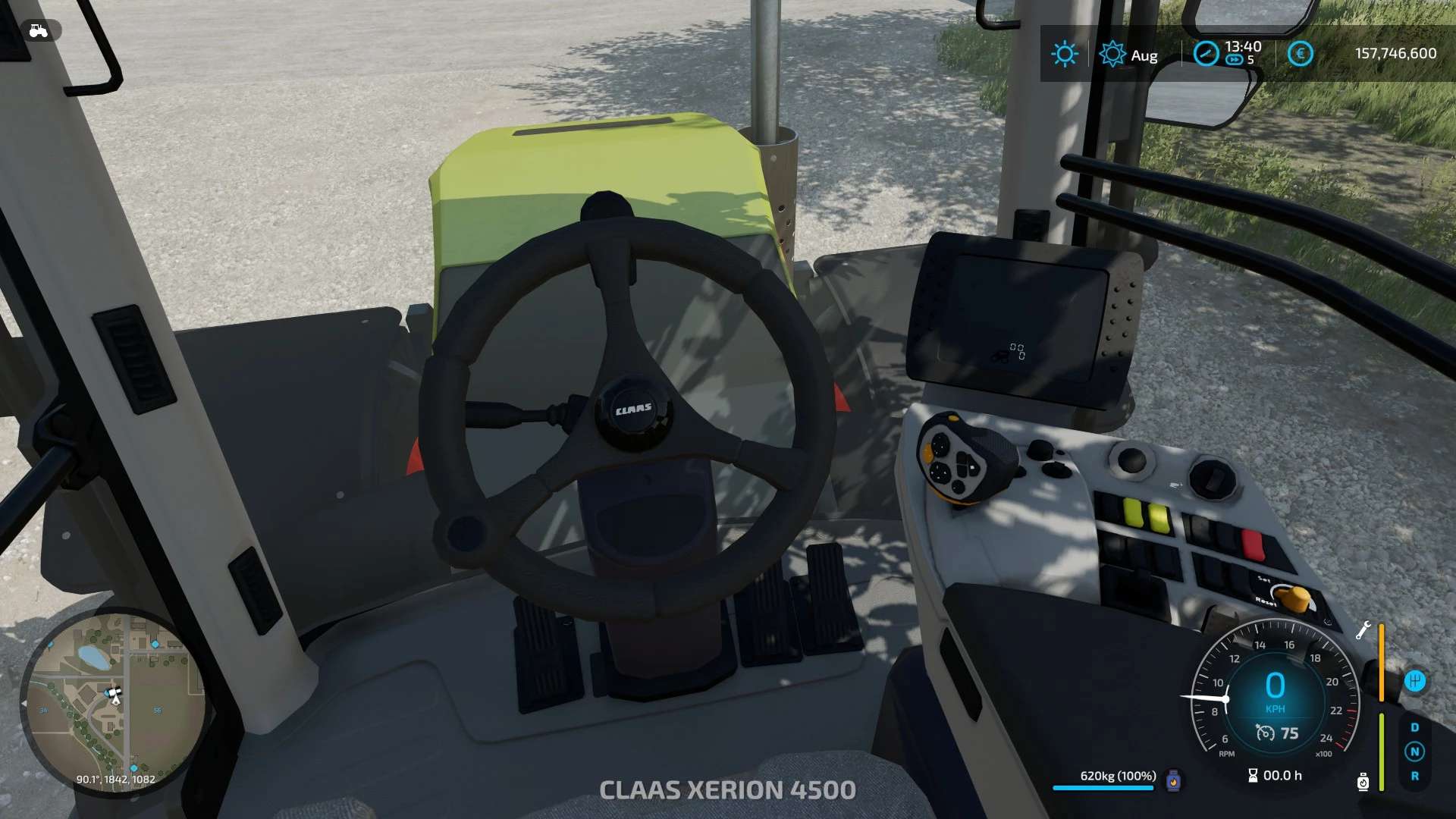Image resolution: width=1456 pixels, height=819 pixels.
Task: Click the euro money icon
Action: tap(1300, 53)
